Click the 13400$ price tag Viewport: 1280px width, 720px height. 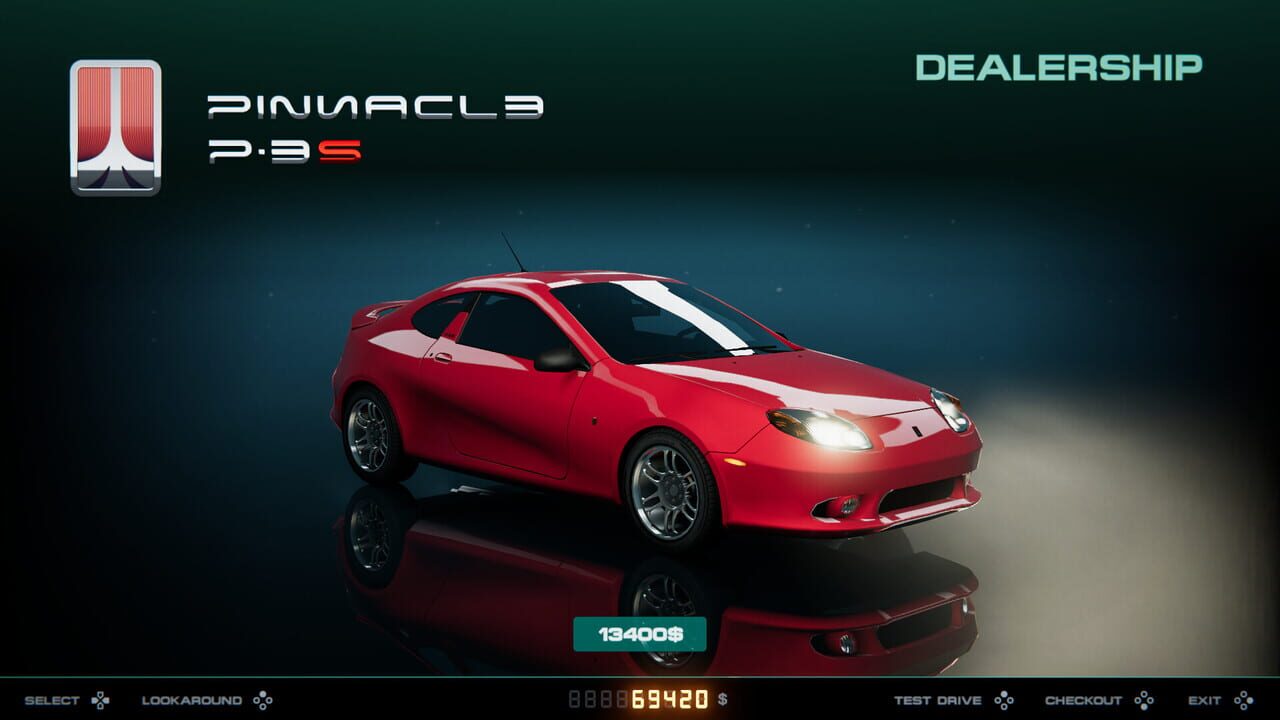click(640, 633)
